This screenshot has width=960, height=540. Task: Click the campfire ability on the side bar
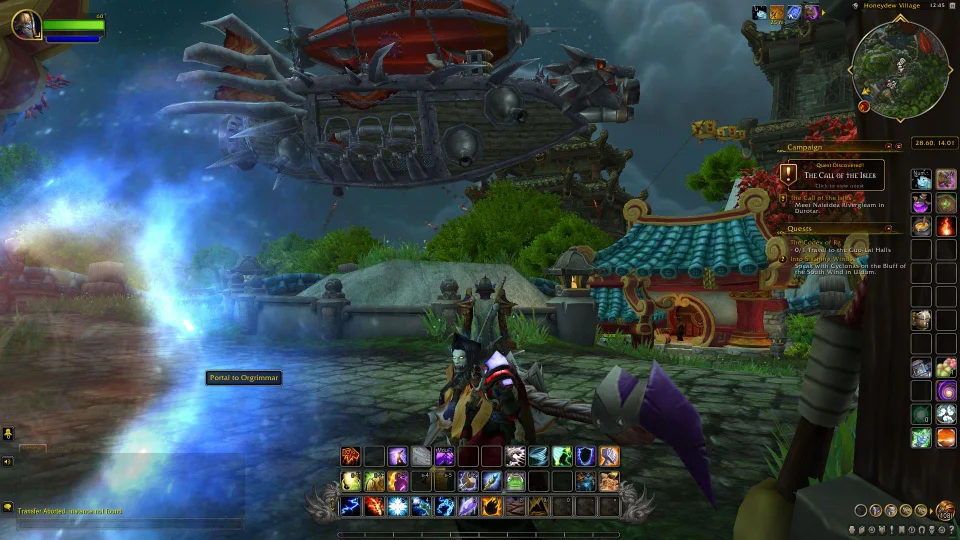point(945,227)
